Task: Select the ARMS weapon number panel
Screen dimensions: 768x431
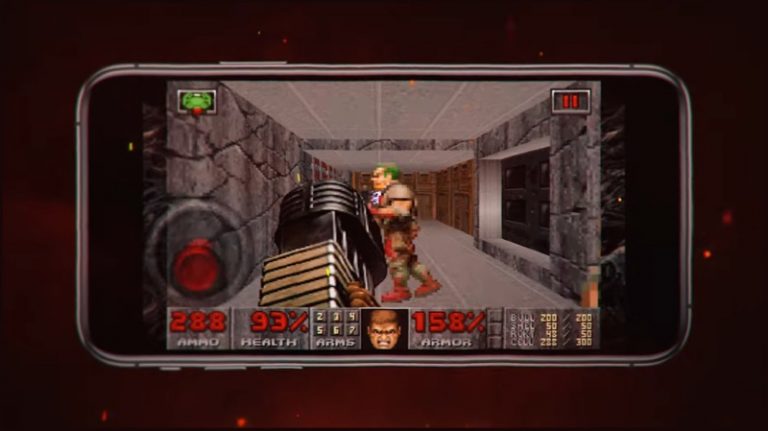Action: point(334,328)
